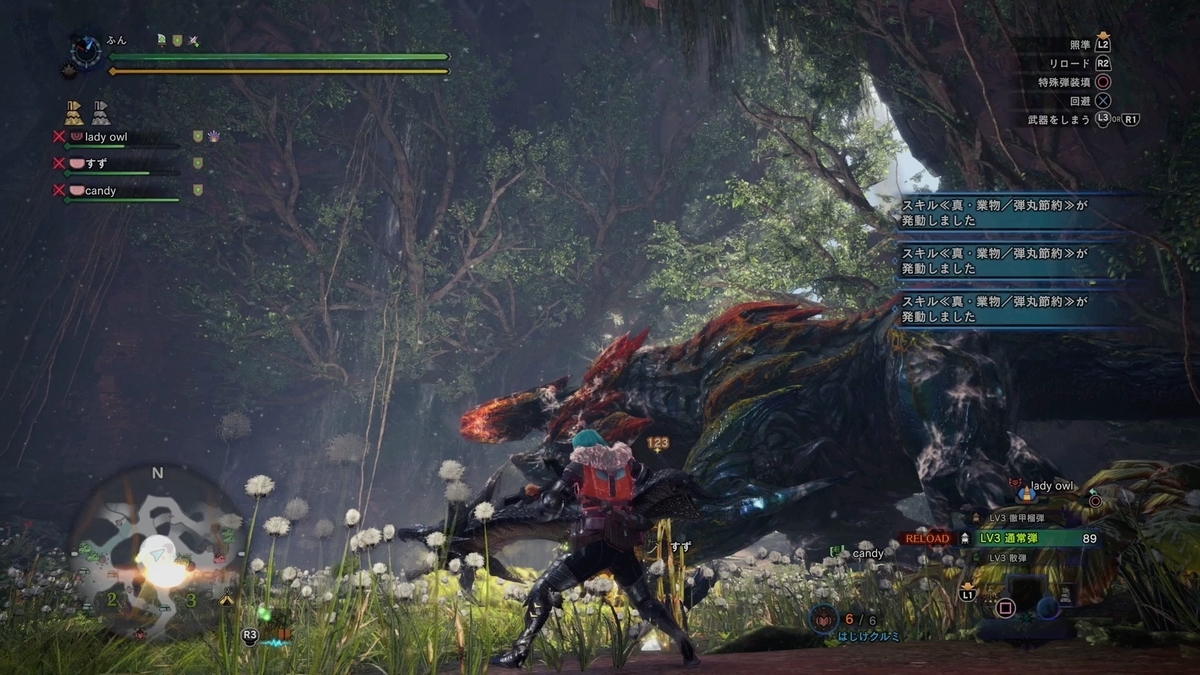Screen dimensions: 1200x675
Task: Click the quest clock timer icon
Action: pos(86,50)
